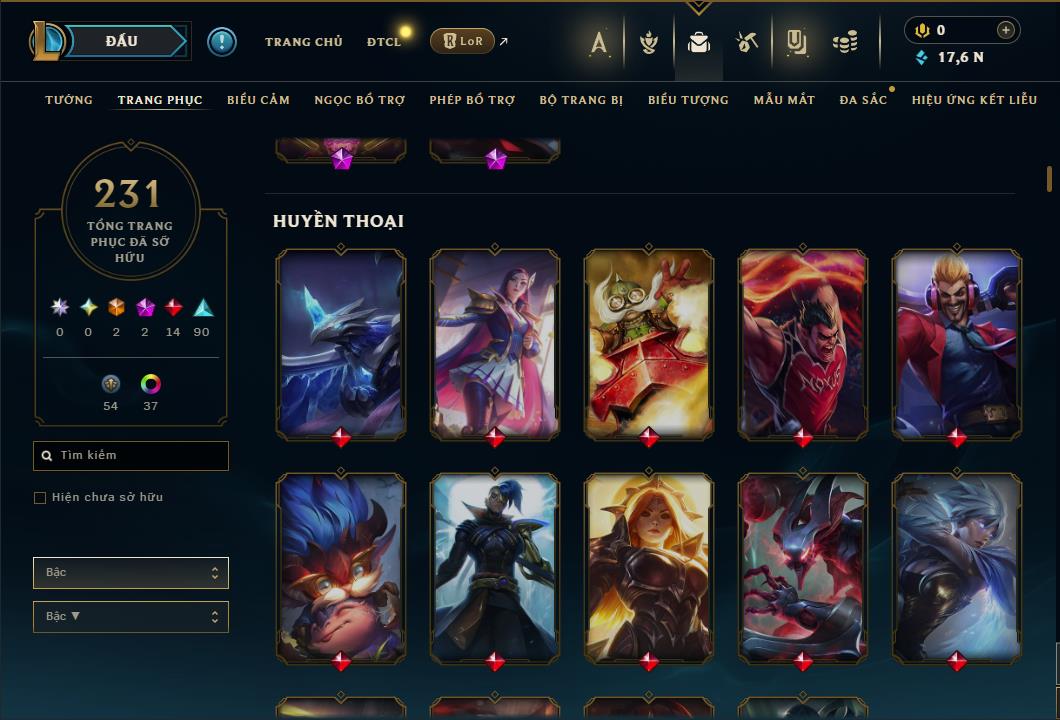Screen dimensions: 1060x720
Task: Choose the Darius Noxus heart shirt skin
Action: click(x=803, y=342)
